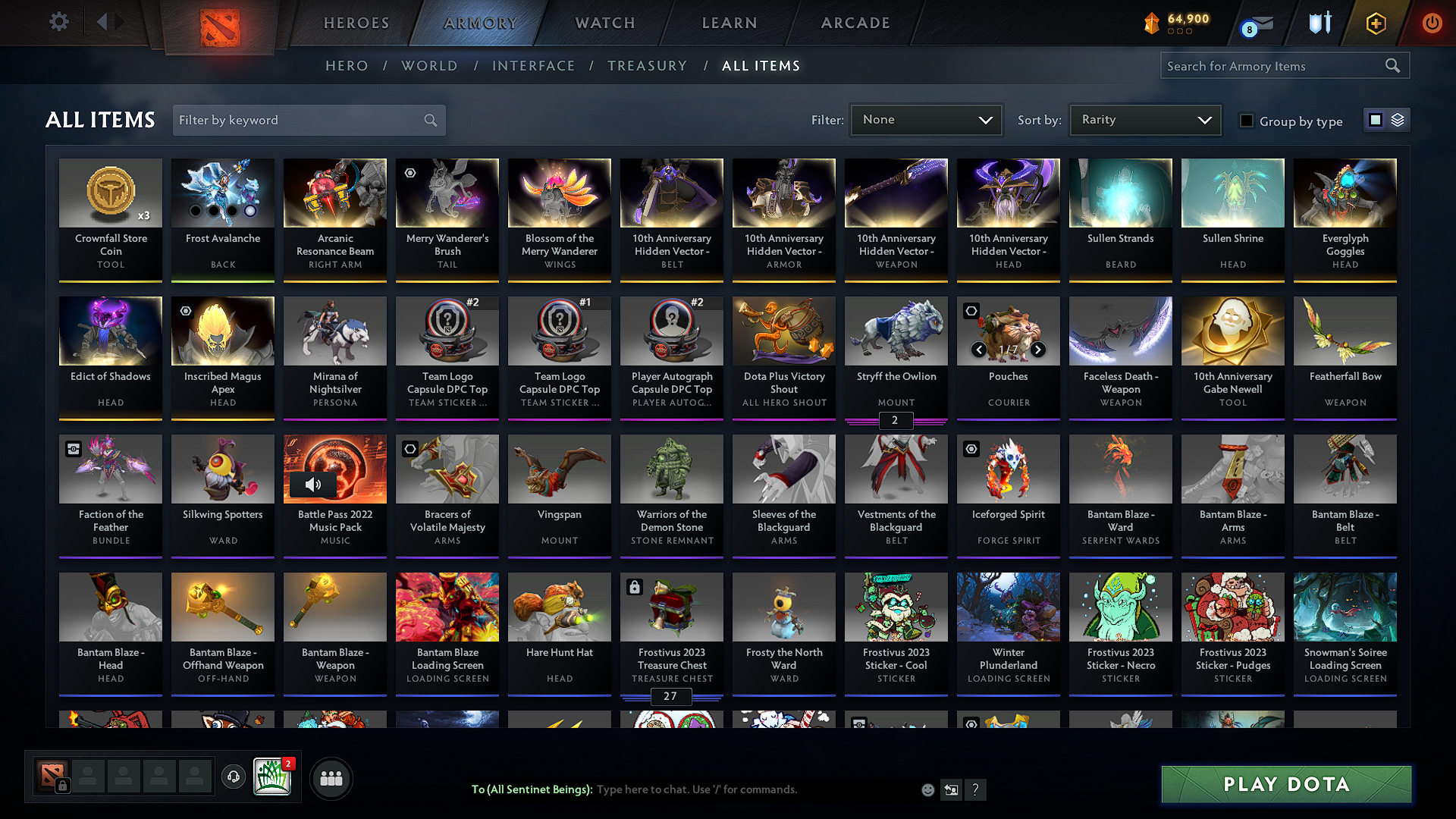This screenshot has width=1456, height=819.
Task: Open the friends list icon near chat
Action: (329, 777)
